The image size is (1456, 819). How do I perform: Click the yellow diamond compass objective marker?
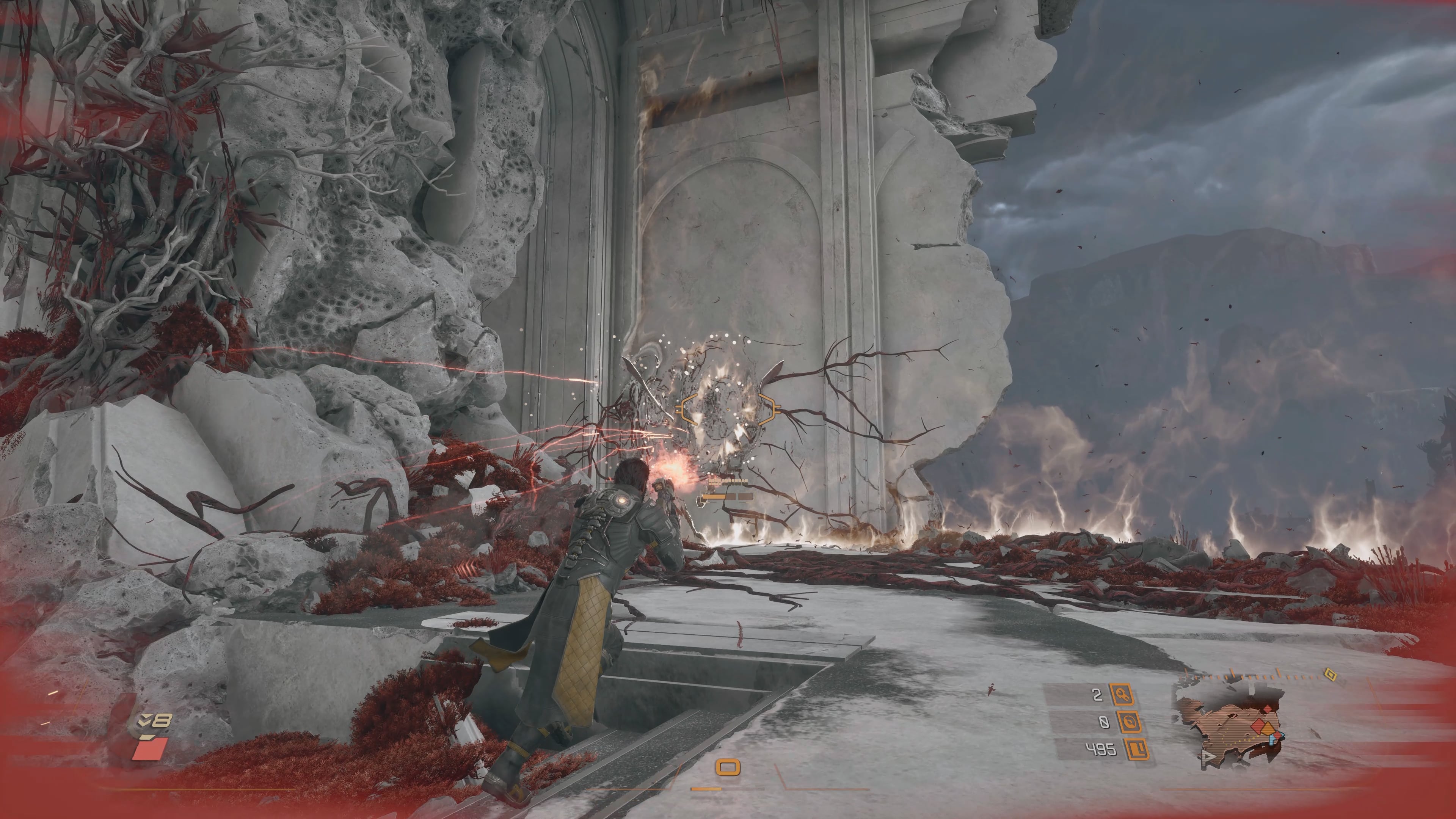1330,675
